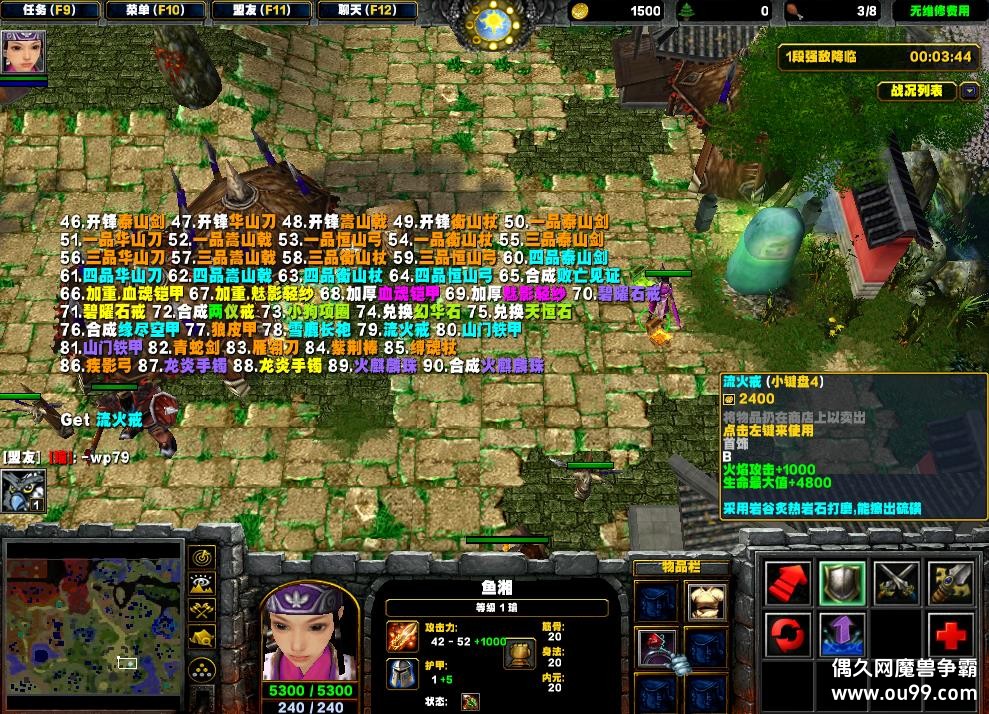Click the owl idle unit icon

22,491
